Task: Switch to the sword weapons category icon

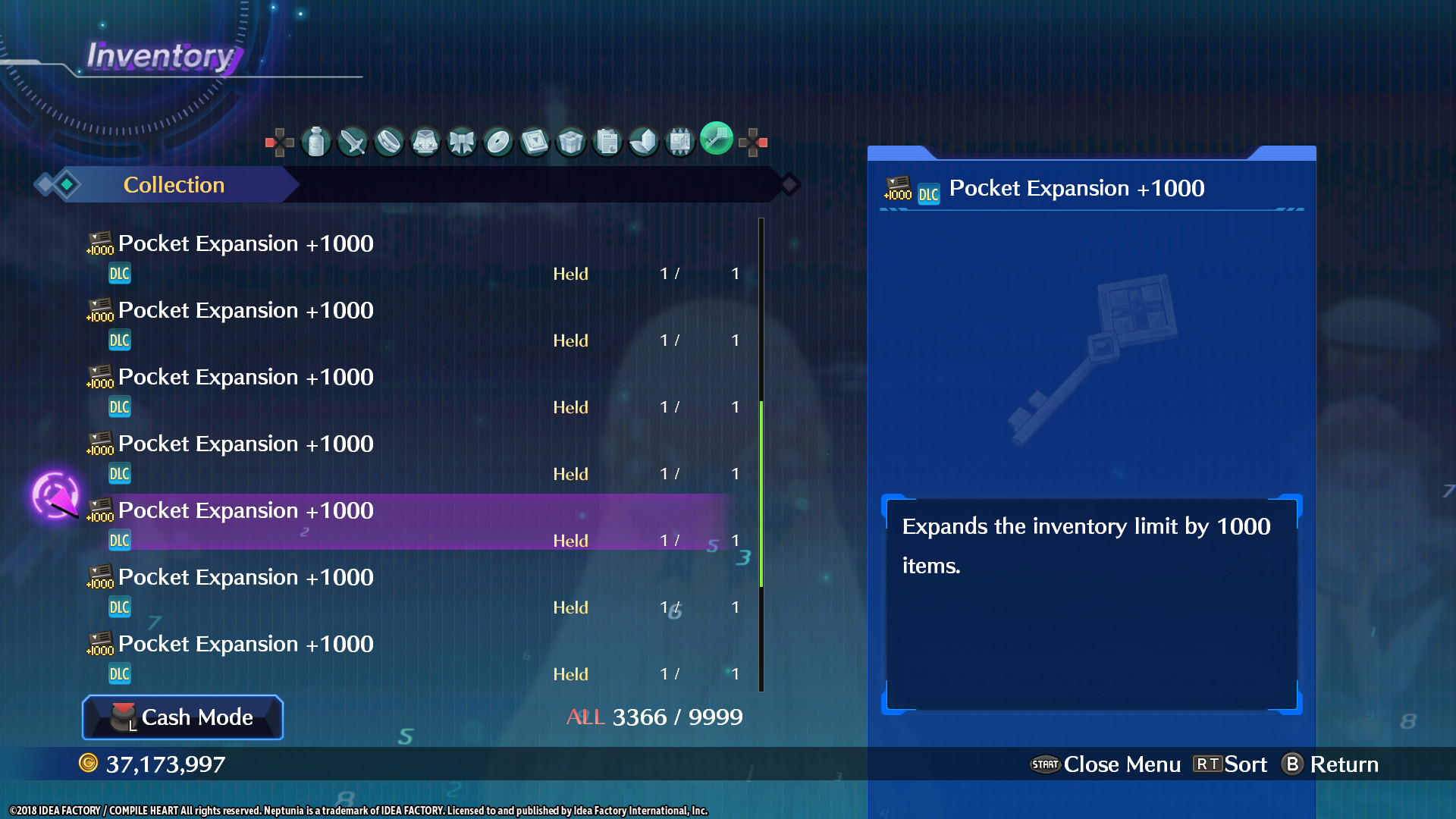Action: click(x=353, y=141)
